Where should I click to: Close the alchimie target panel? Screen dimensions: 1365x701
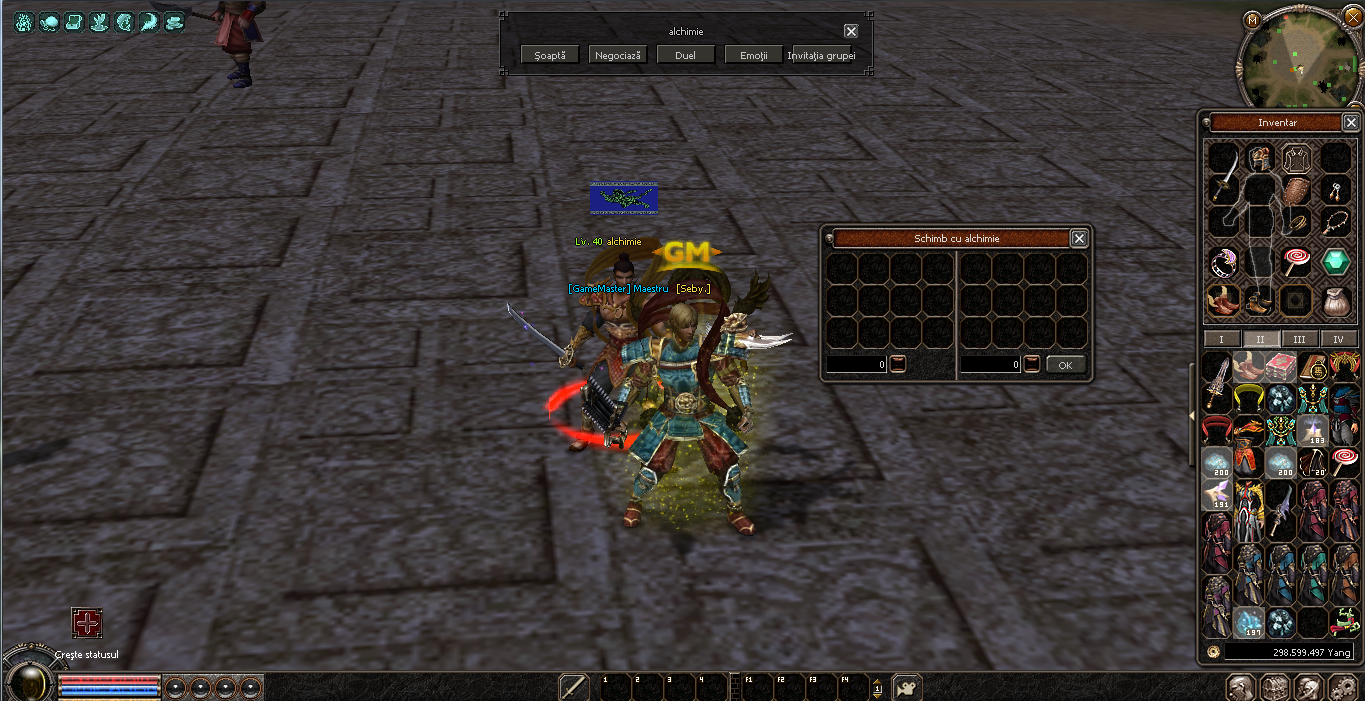[x=851, y=31]
